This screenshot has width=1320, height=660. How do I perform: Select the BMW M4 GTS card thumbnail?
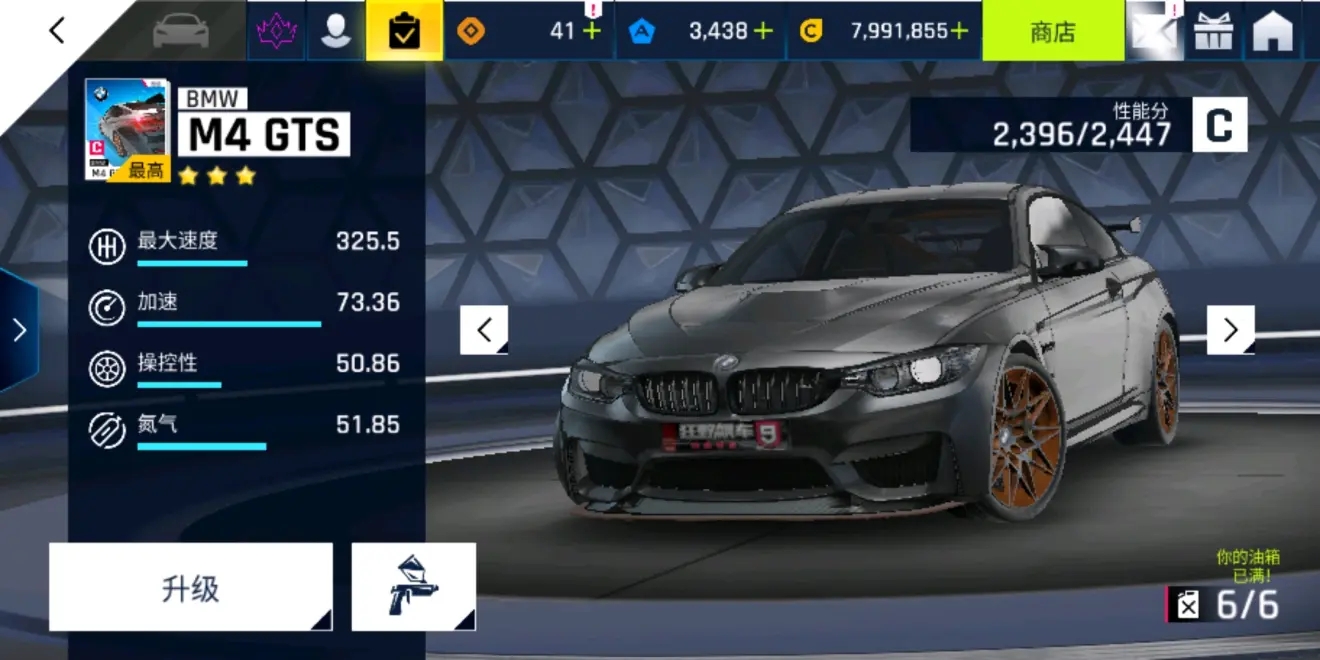click(x=126, y=129)
